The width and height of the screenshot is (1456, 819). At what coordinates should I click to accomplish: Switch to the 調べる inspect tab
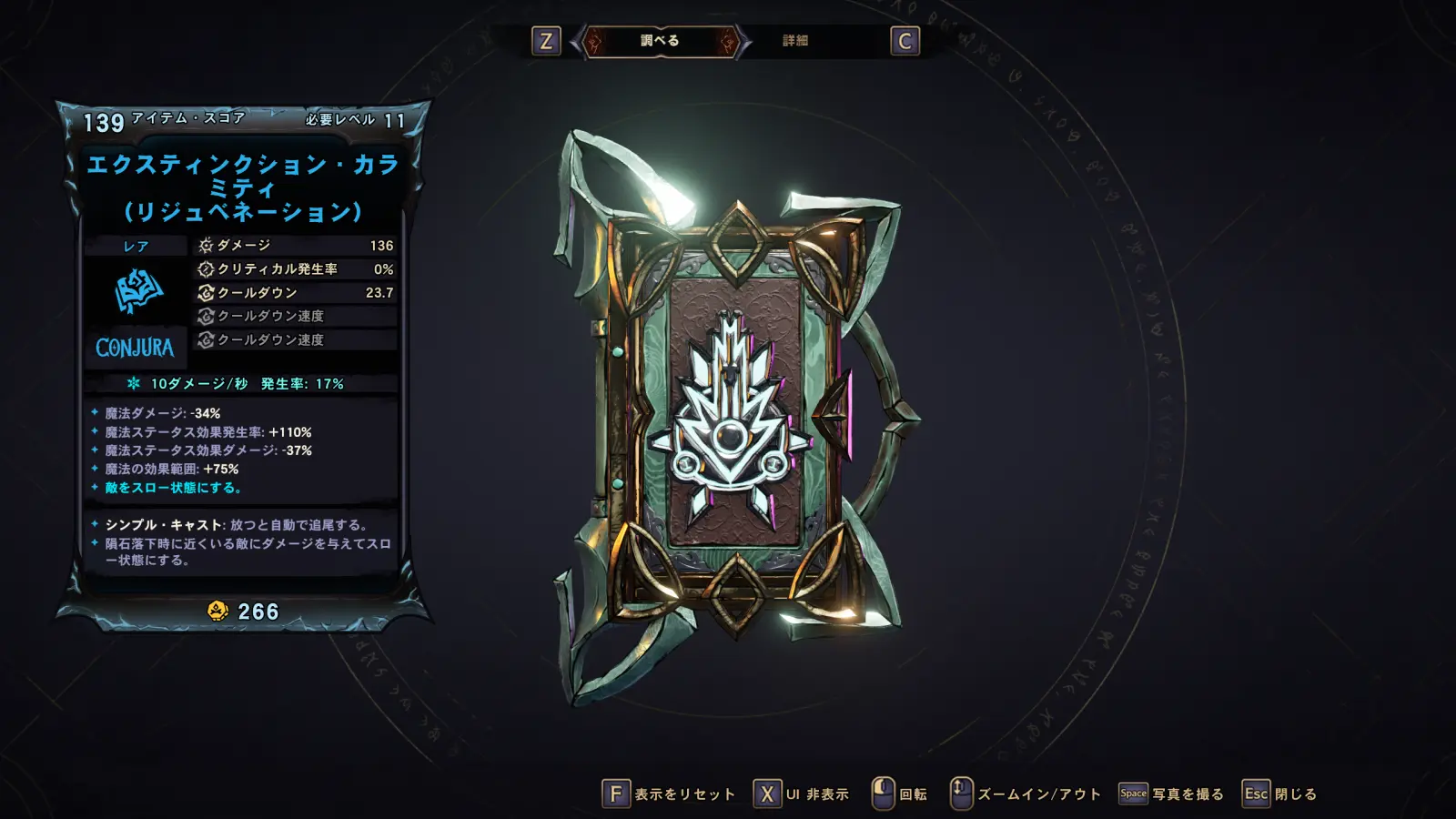(x=660, y=41)
